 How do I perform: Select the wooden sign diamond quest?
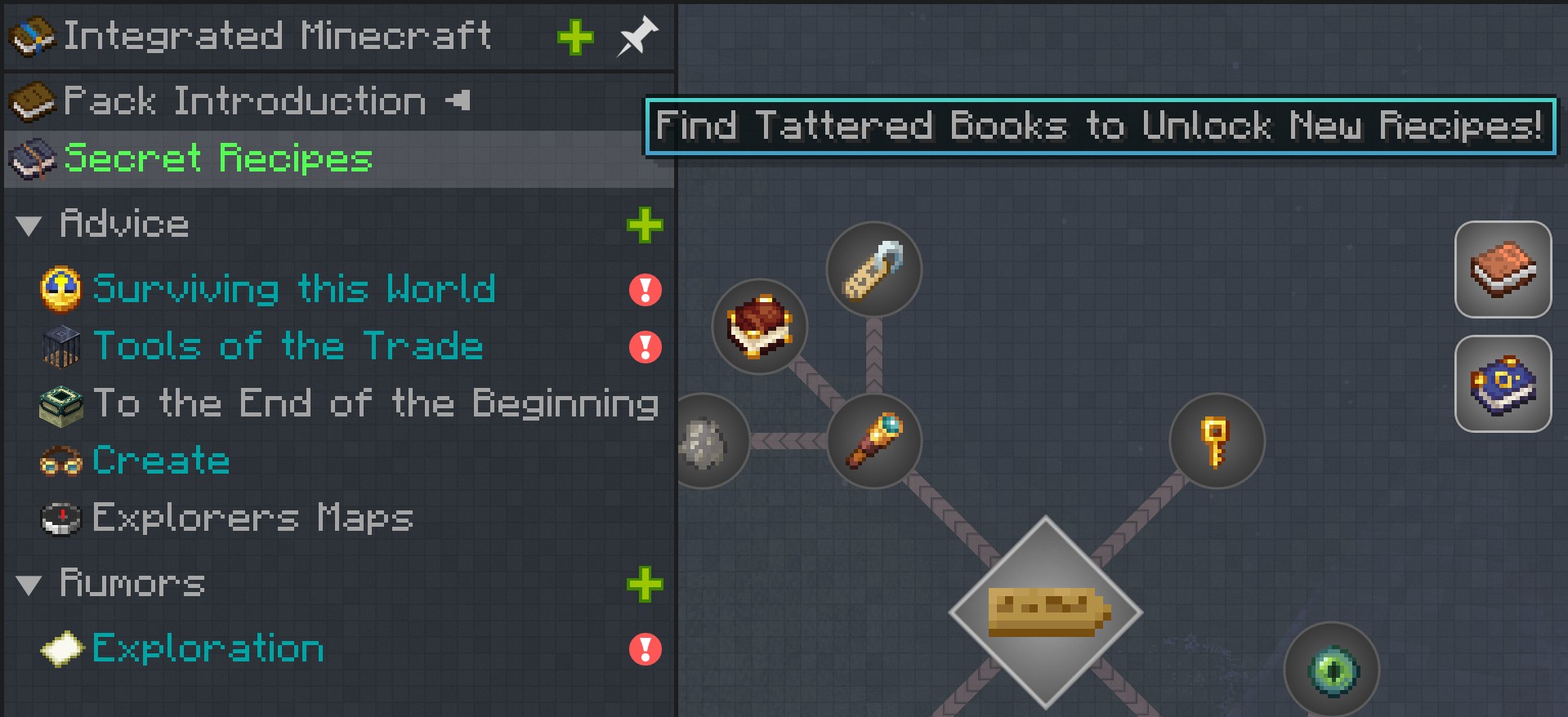tap(1046, 612)
